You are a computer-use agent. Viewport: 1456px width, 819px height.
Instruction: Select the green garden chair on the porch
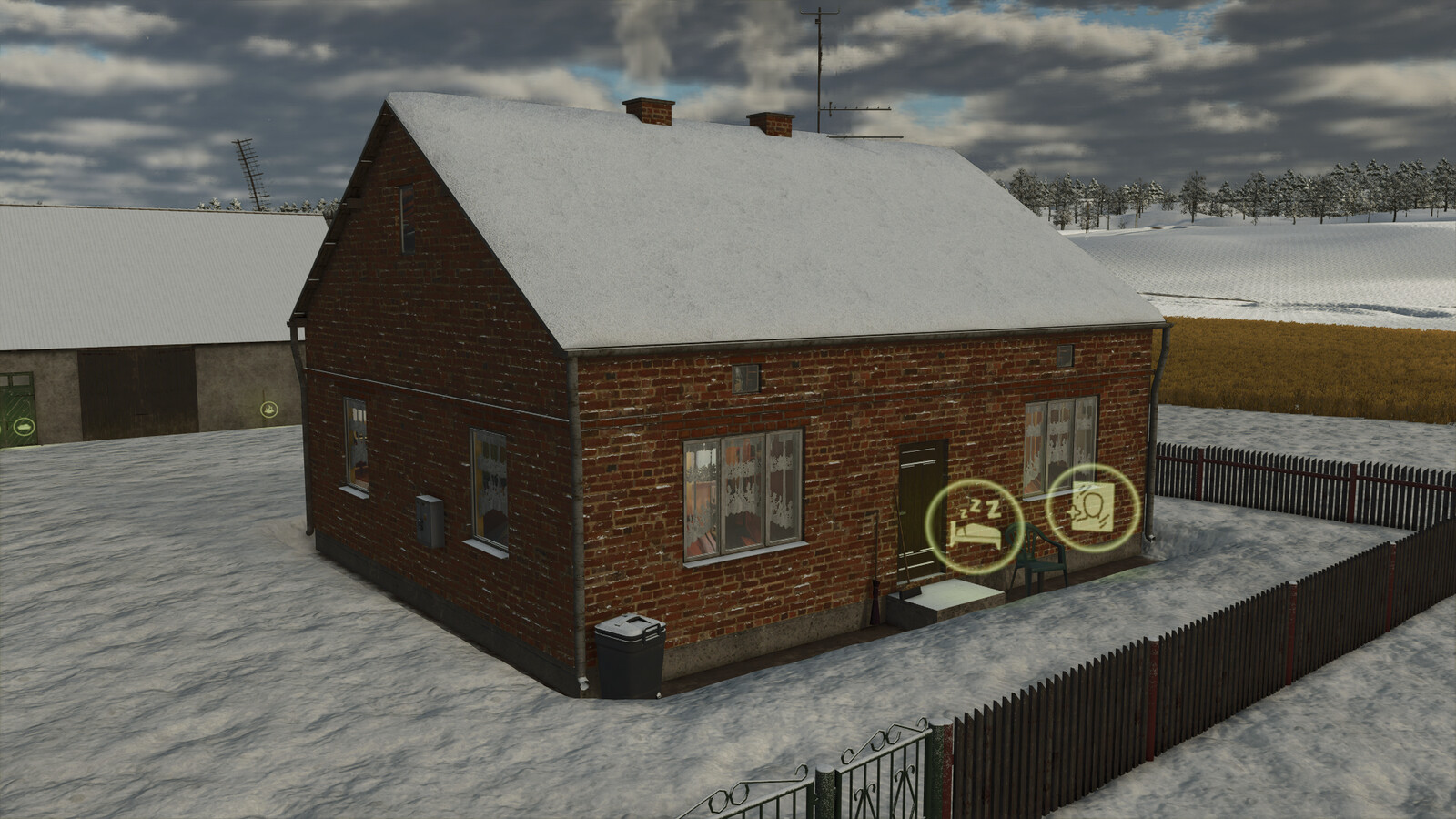tap(1041, 561)
